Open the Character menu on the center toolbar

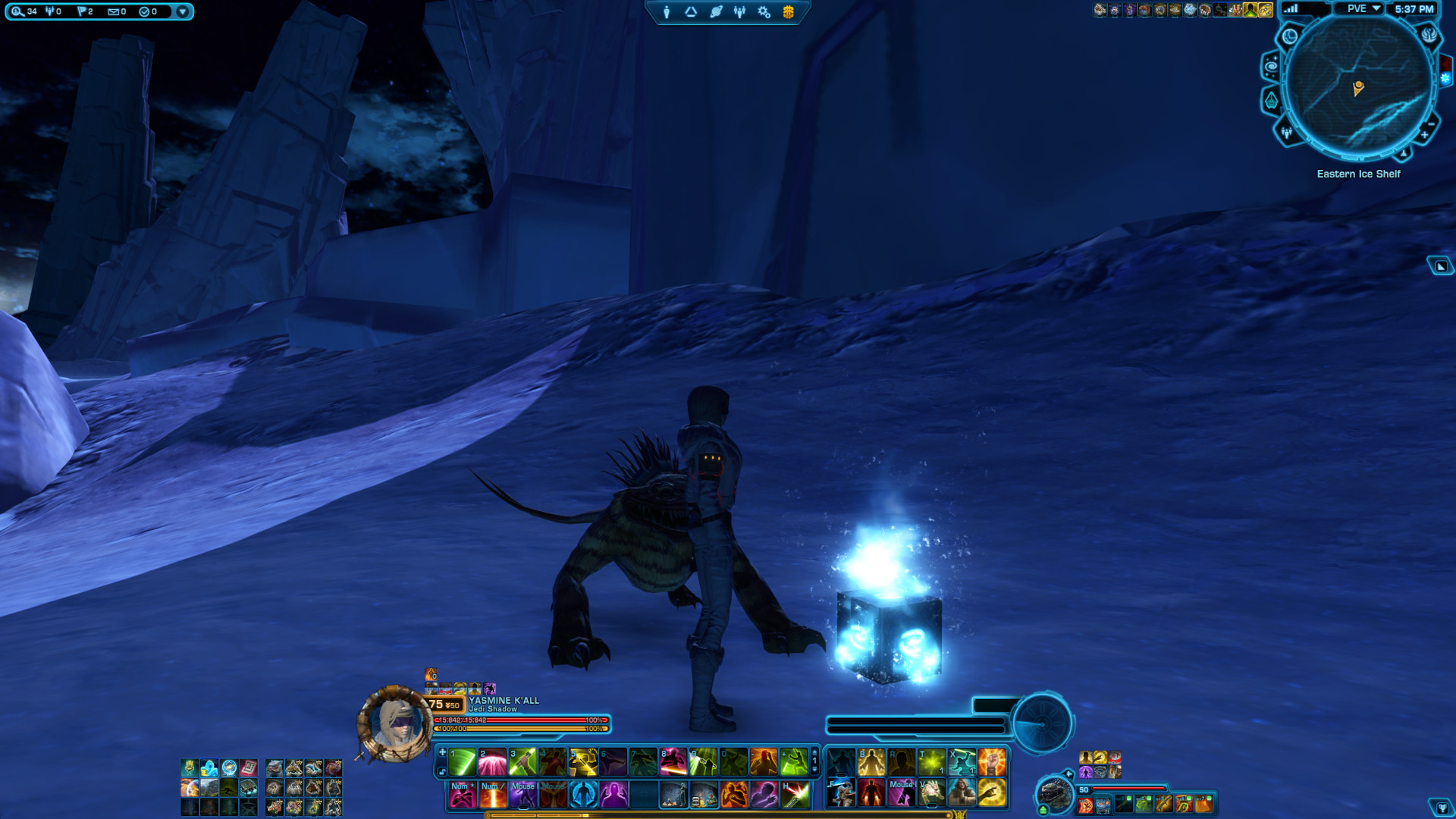point(665,12)
